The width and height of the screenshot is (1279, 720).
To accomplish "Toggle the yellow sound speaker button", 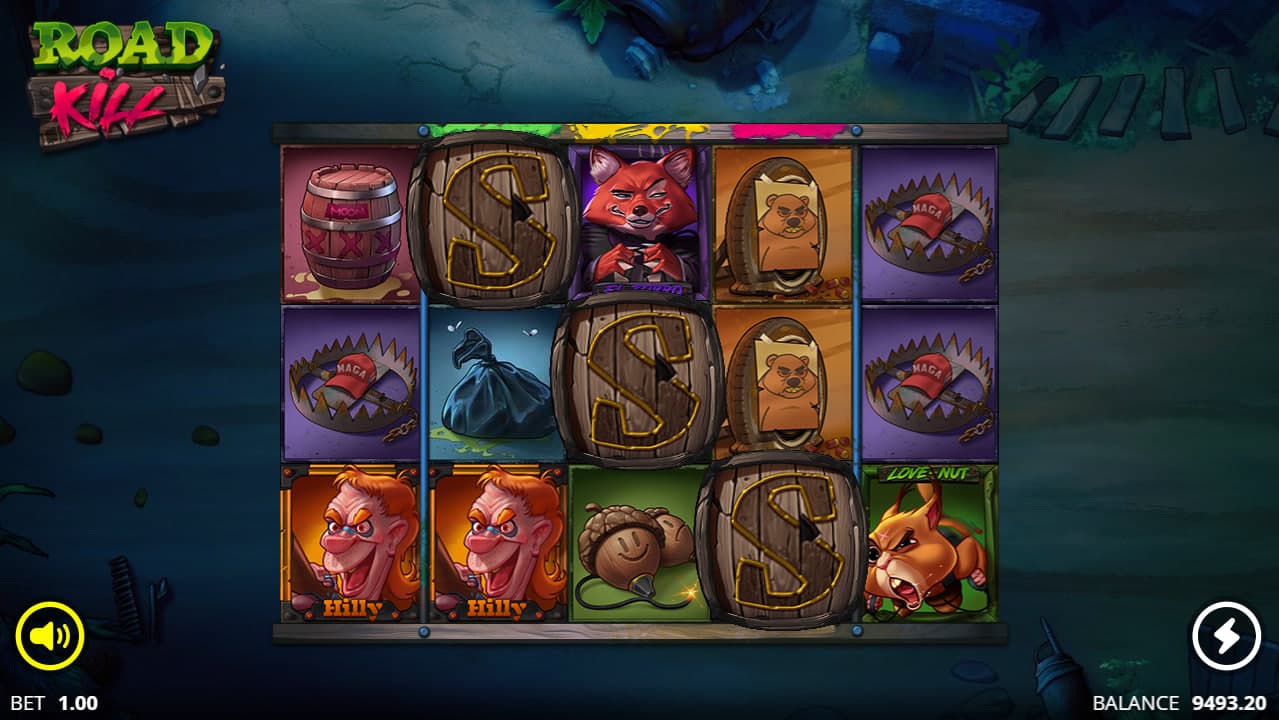I will coord(50,636).
